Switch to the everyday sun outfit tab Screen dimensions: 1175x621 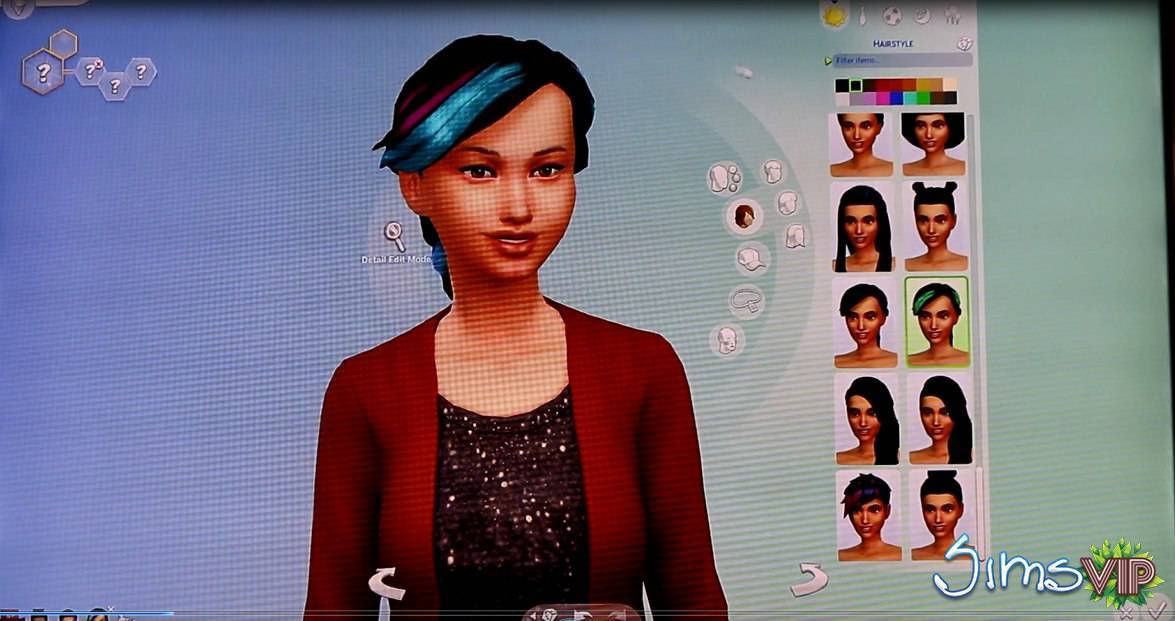tap(833, 15)
